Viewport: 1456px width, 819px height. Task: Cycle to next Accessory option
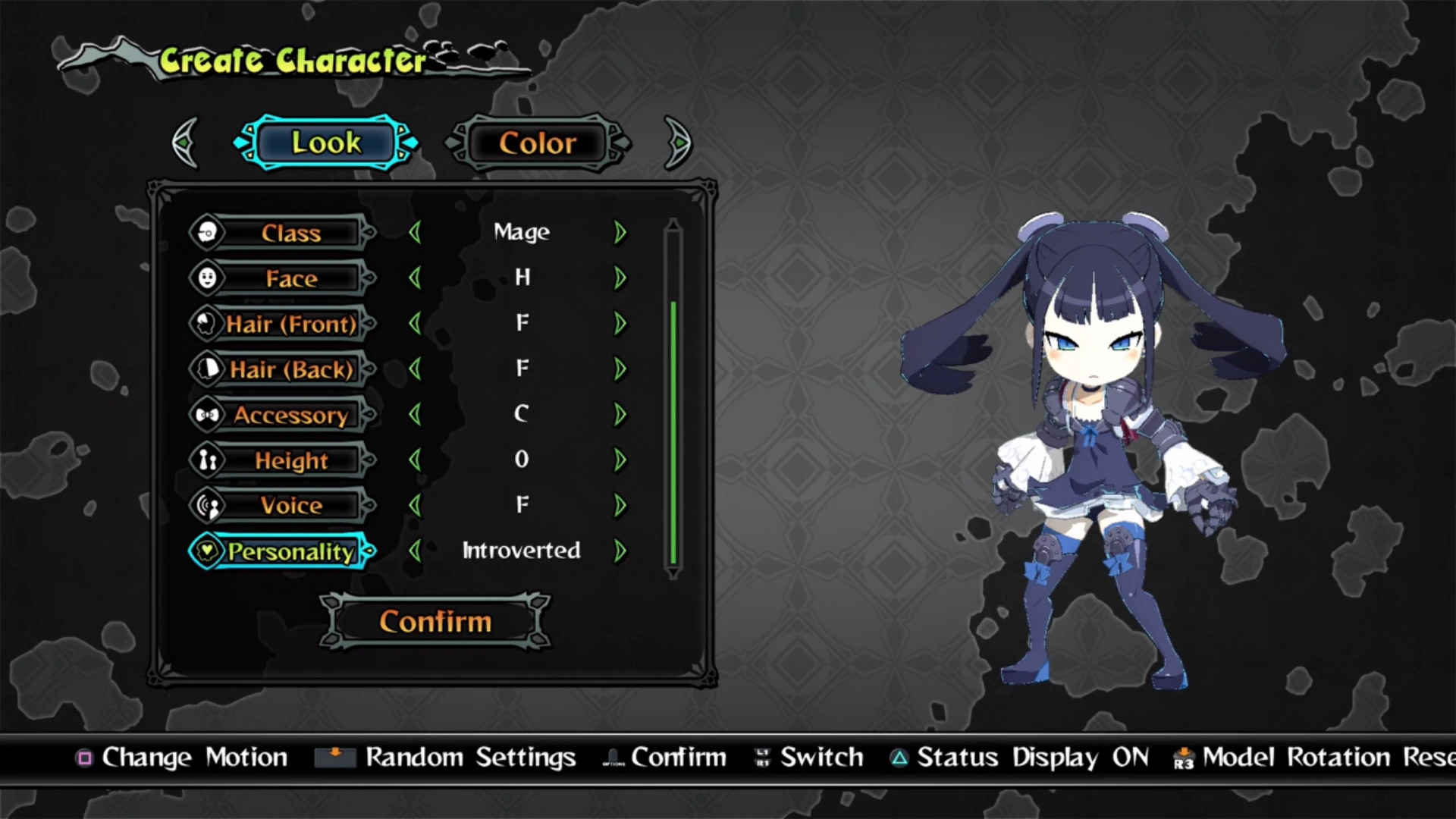click(620, 415)
